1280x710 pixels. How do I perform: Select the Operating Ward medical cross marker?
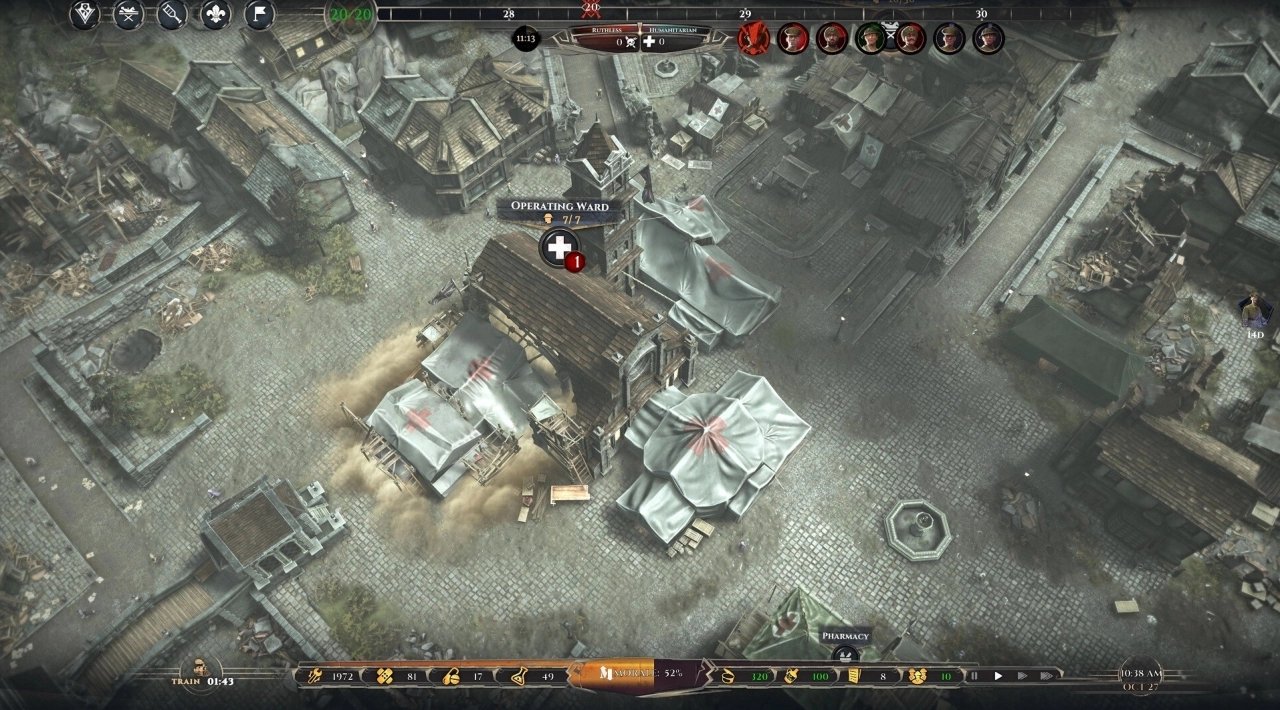pyautogui.click(x=559, y=246)
